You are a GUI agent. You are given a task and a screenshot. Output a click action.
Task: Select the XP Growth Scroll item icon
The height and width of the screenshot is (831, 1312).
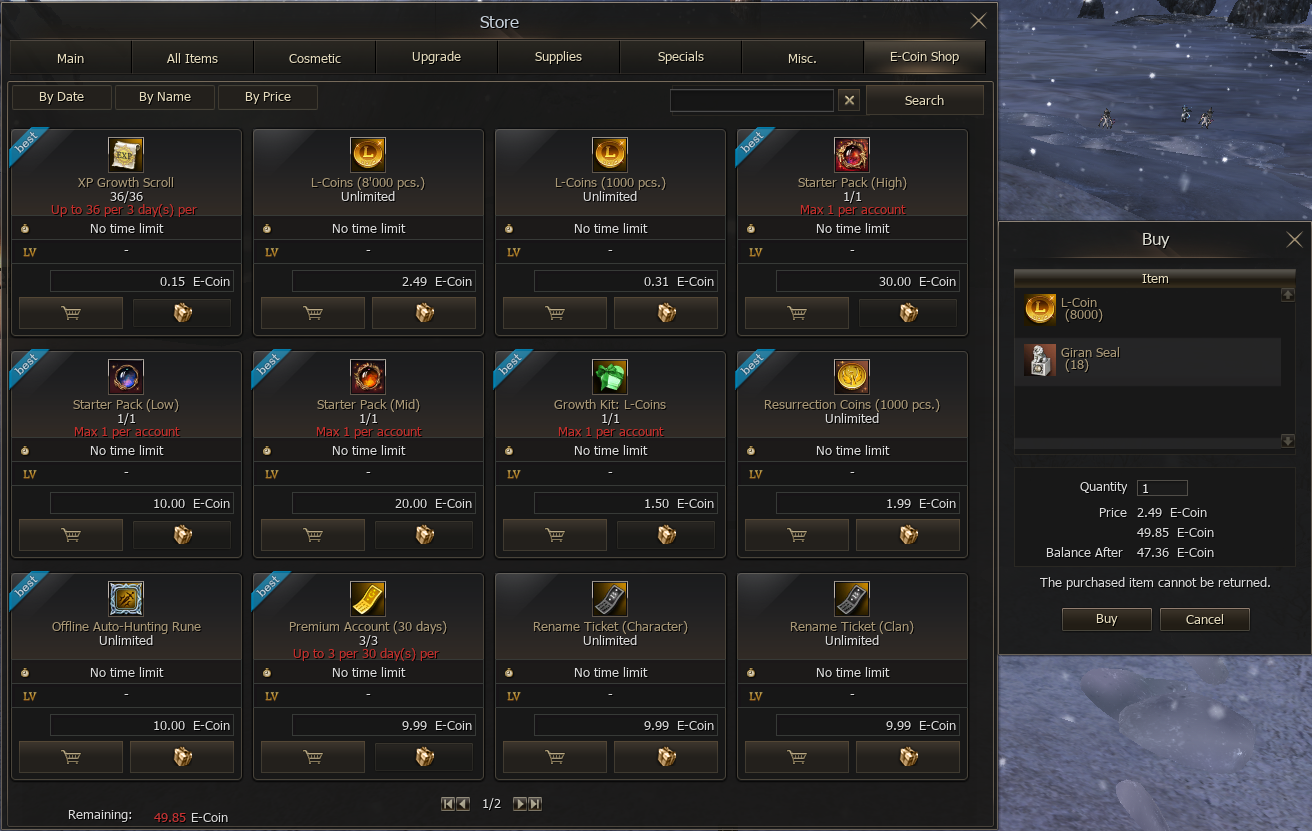tap(126, 155)
